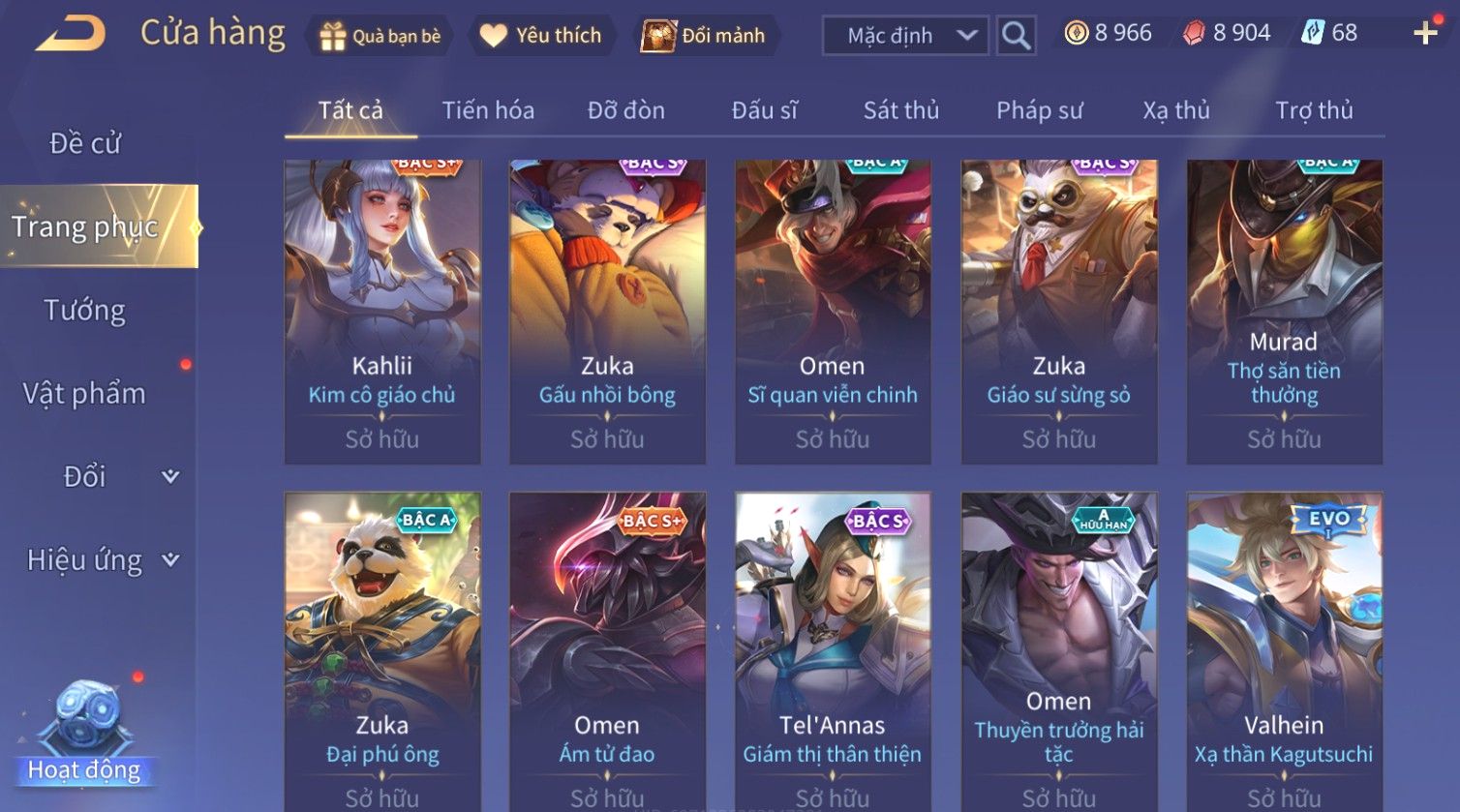Image resolution: width=1460 pixels, height=812 pixels.
Task: Expand the Mặc định sort dropdown
Action: [x=905, y=36]
